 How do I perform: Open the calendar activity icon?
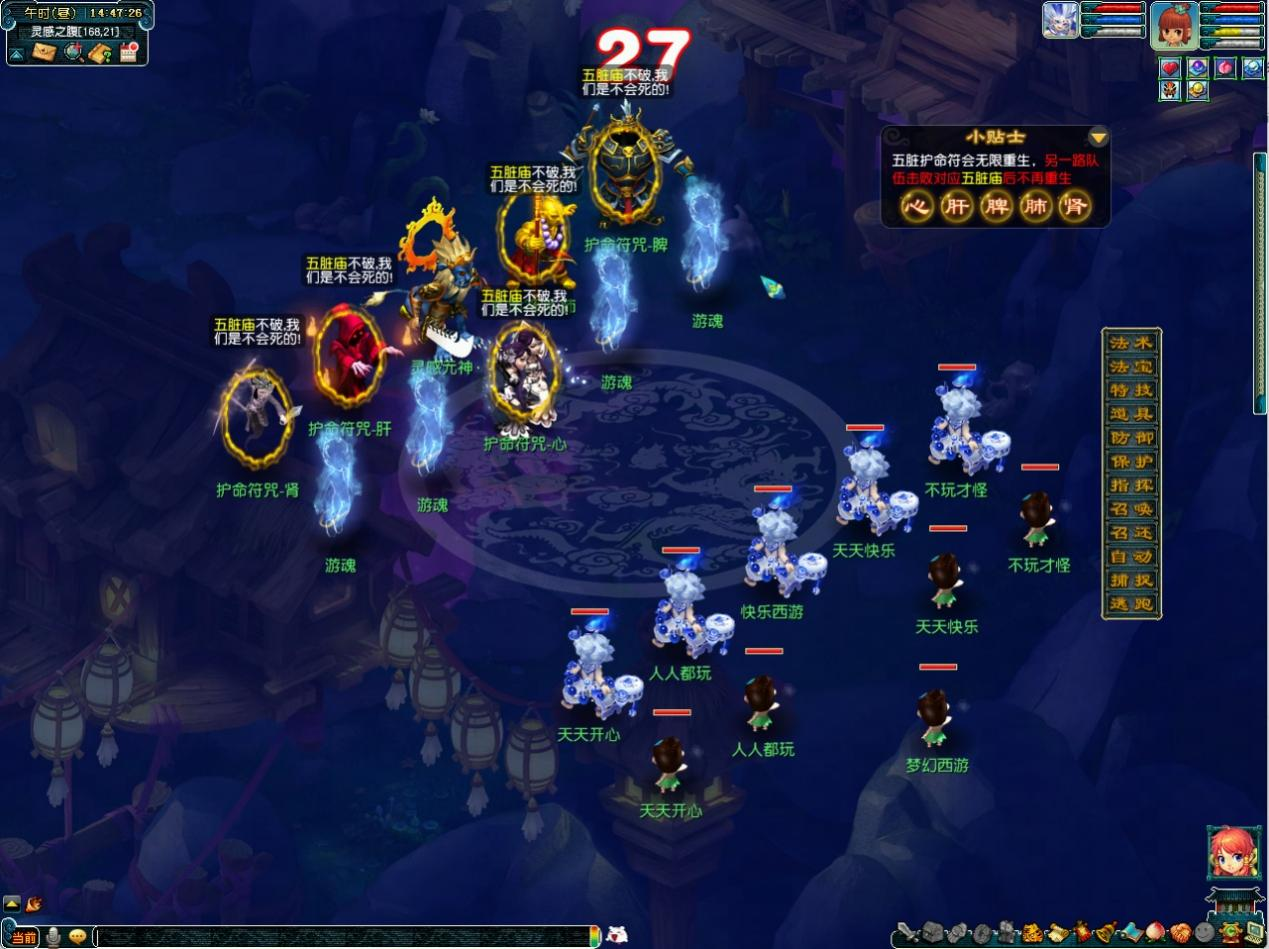click(128, 52)
